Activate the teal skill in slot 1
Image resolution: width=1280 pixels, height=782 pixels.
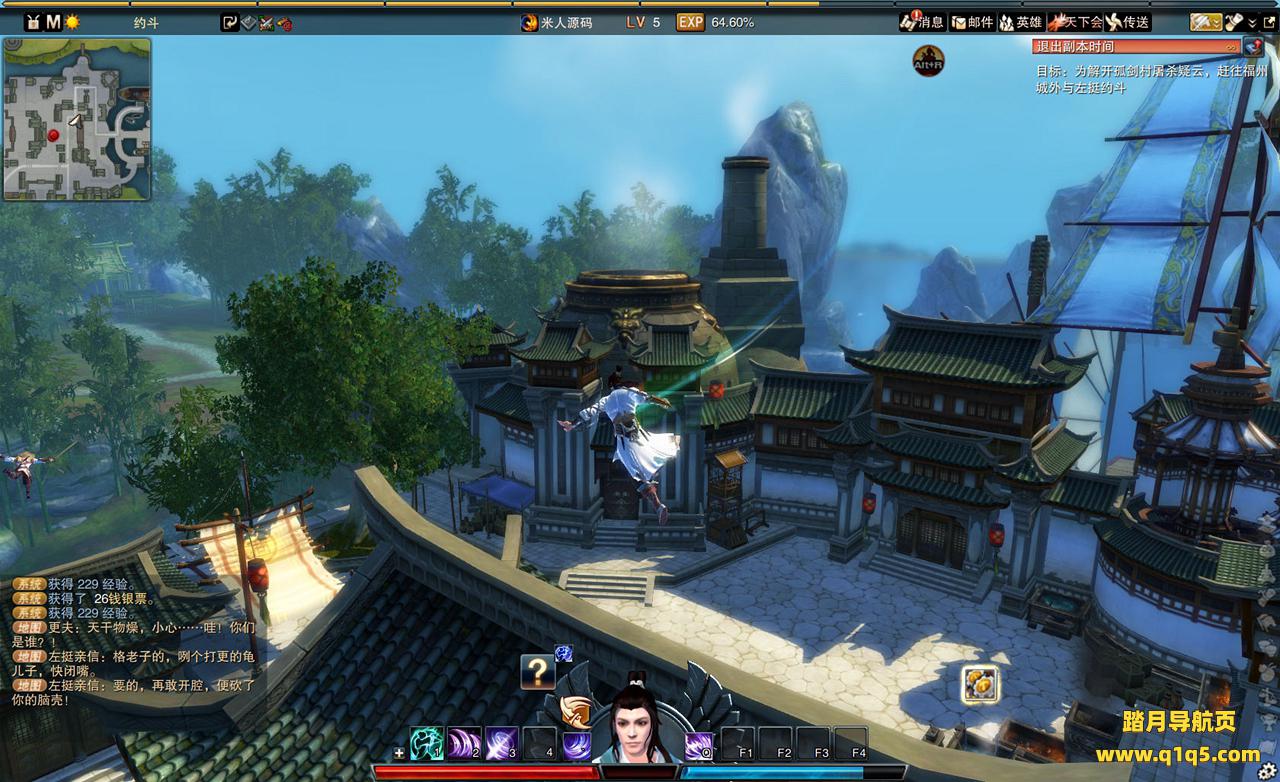[427, 743]
